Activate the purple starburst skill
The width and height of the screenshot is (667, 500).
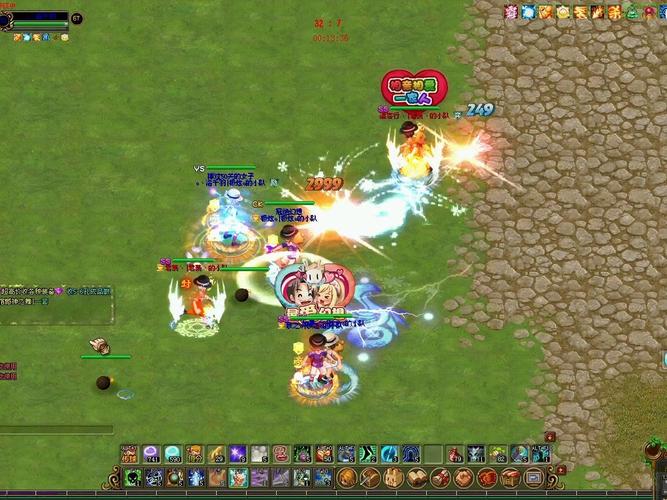[238, 454]
